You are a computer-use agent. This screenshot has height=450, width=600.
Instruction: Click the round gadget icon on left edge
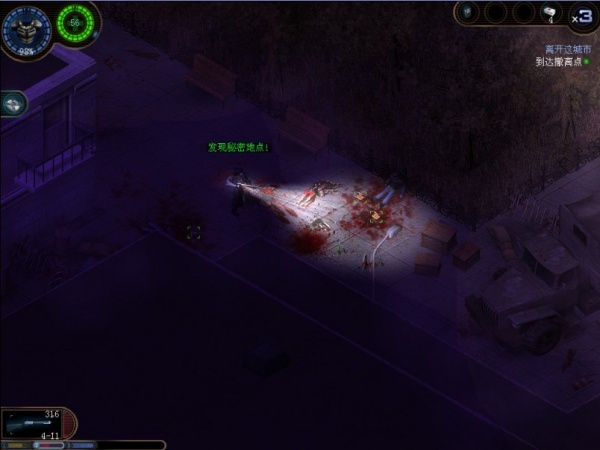(13, 103)
